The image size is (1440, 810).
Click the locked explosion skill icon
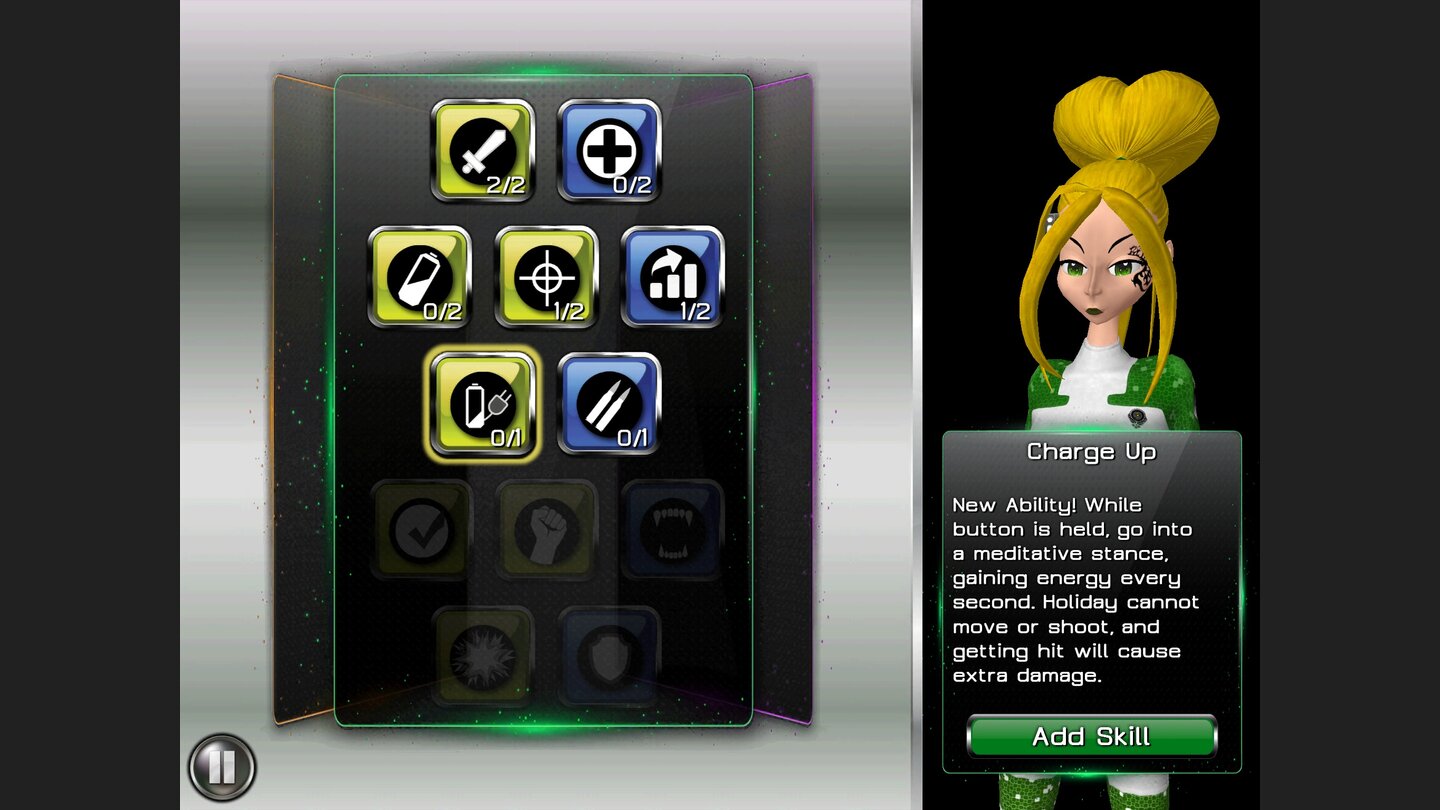[x=483, y=655]
